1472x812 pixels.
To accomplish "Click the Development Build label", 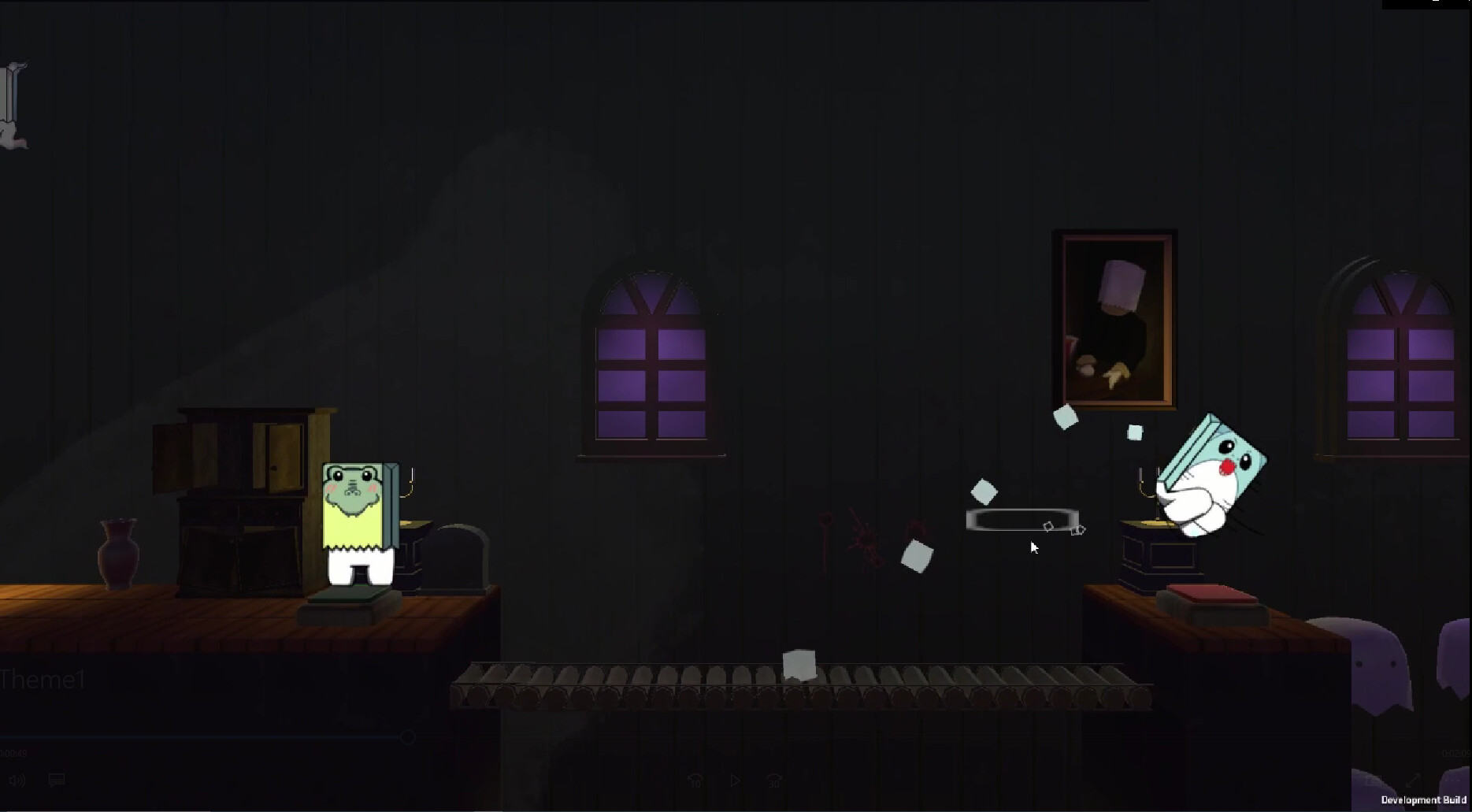I will click(1426, 800).
